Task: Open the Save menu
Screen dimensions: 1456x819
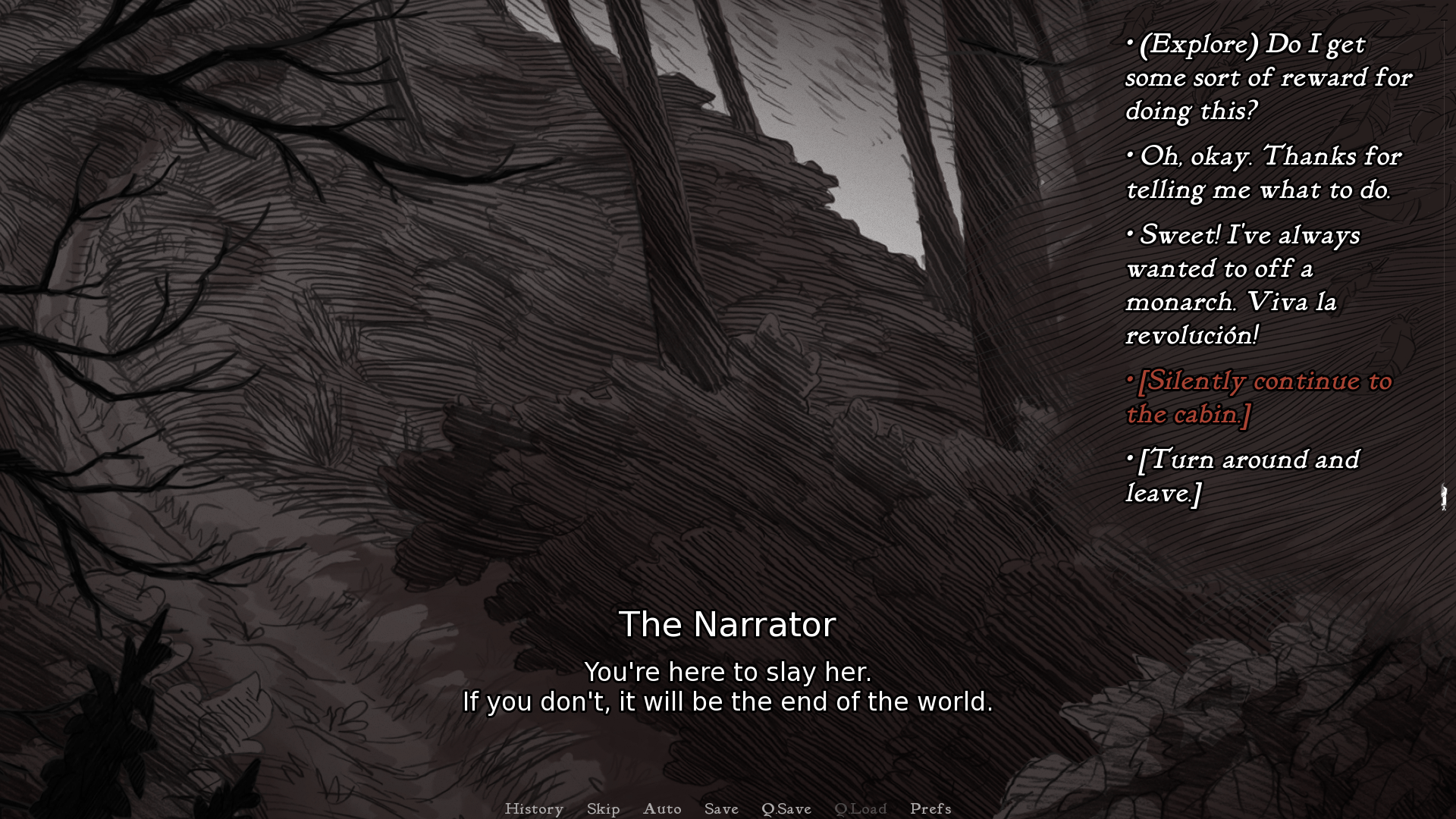Action: 721,808
